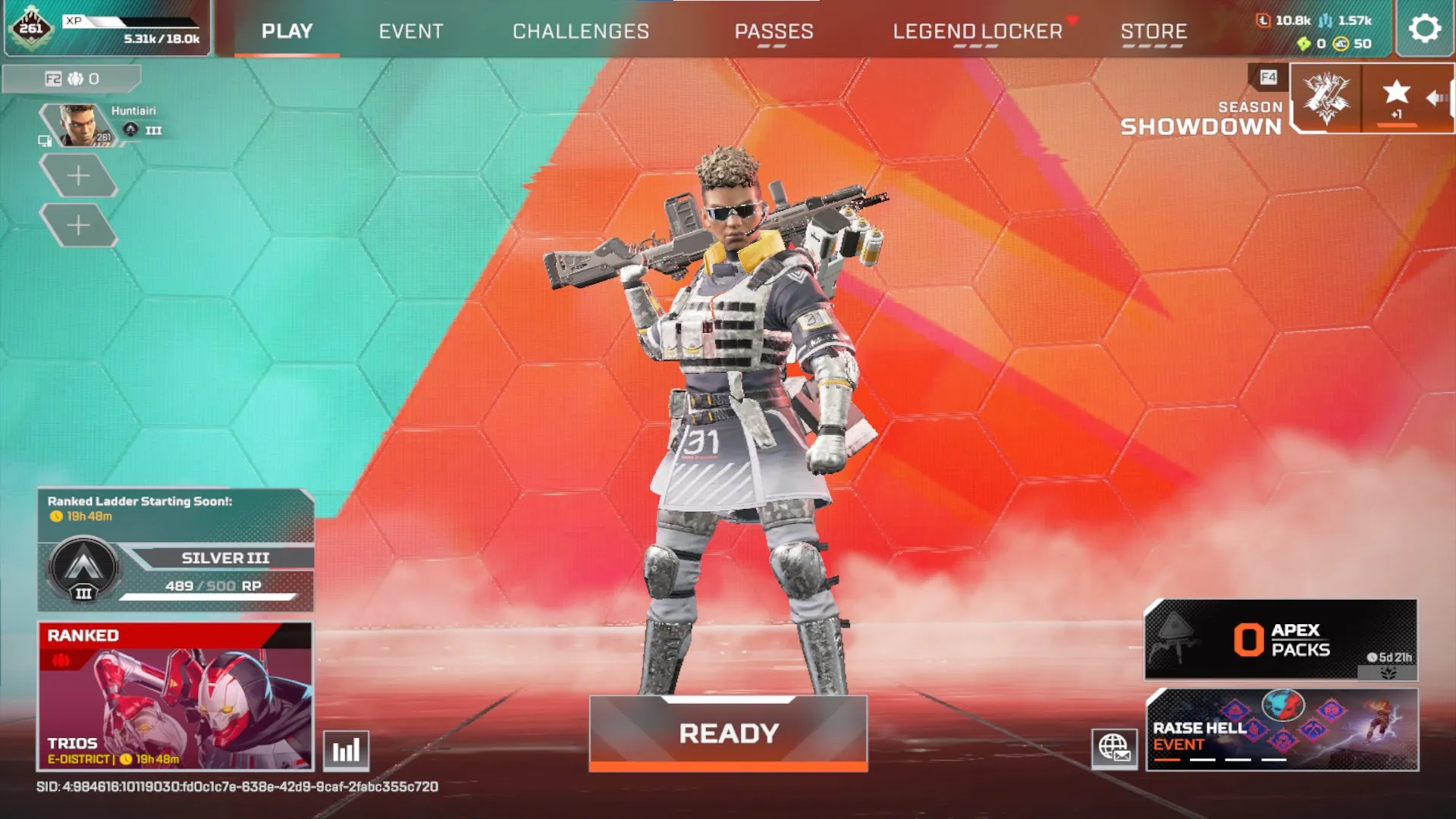Open the LEGEND LOCKER tab
Screen dimensions: 1456x819
978,31
